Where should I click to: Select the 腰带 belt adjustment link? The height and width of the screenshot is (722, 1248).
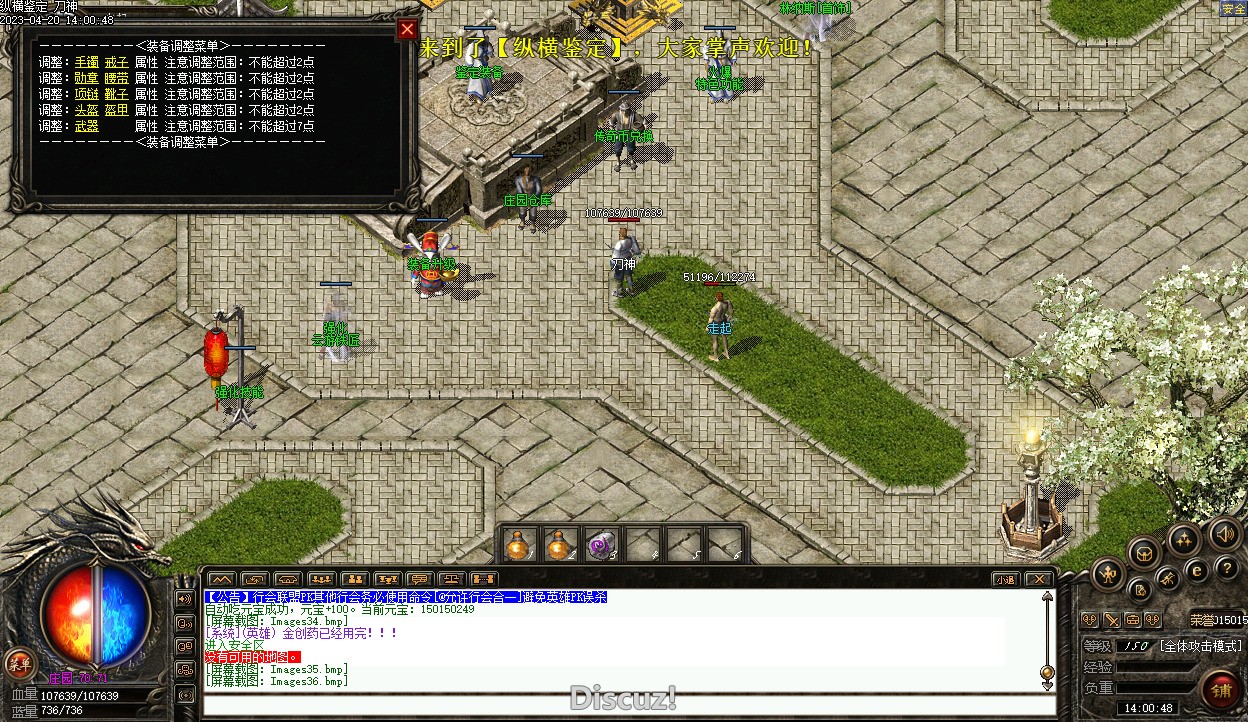116,78
